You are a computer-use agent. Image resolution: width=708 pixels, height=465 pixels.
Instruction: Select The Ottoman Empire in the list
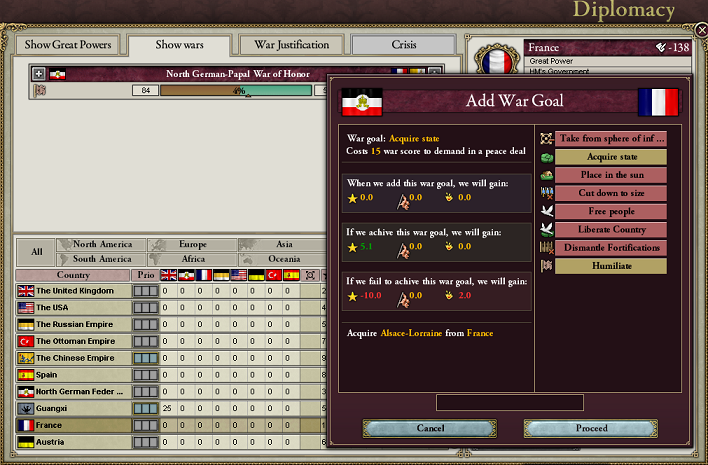click(x=75, y=341)
